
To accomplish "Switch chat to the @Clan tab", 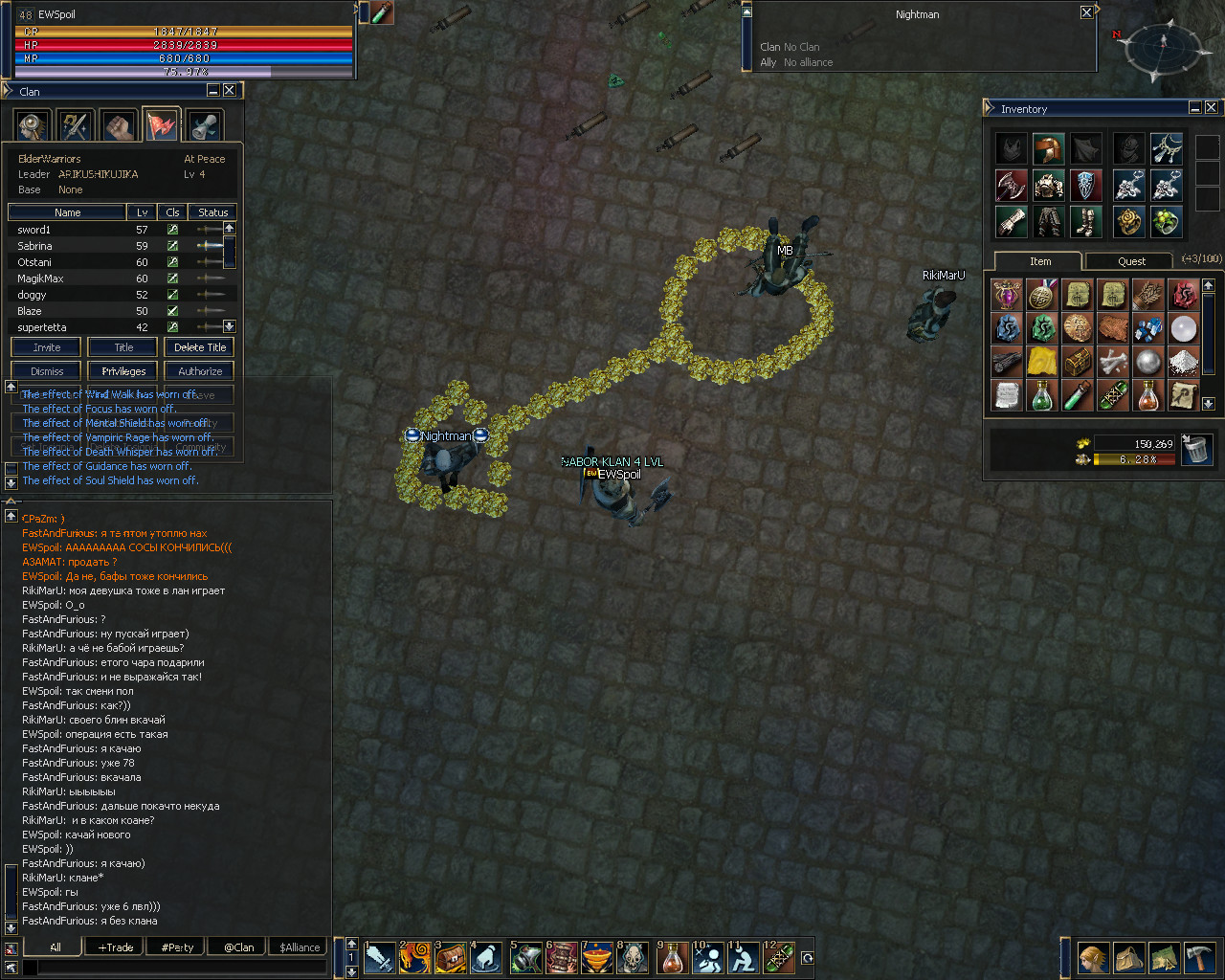I will pos(239,947).
